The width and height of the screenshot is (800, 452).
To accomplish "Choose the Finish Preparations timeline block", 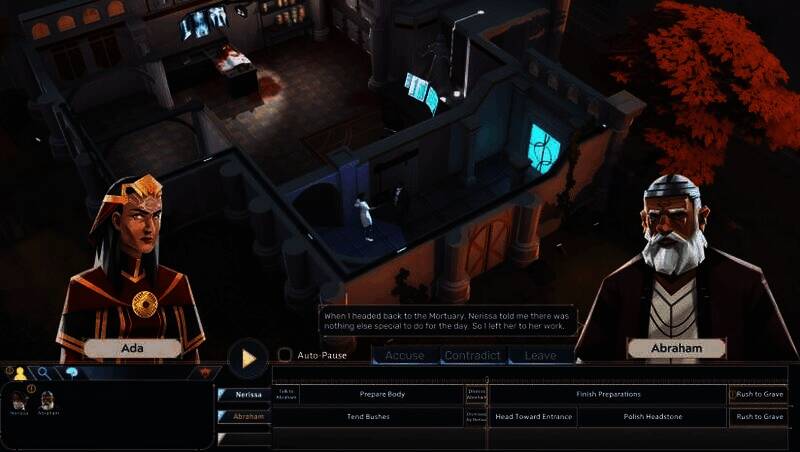I will click(608, 394).
